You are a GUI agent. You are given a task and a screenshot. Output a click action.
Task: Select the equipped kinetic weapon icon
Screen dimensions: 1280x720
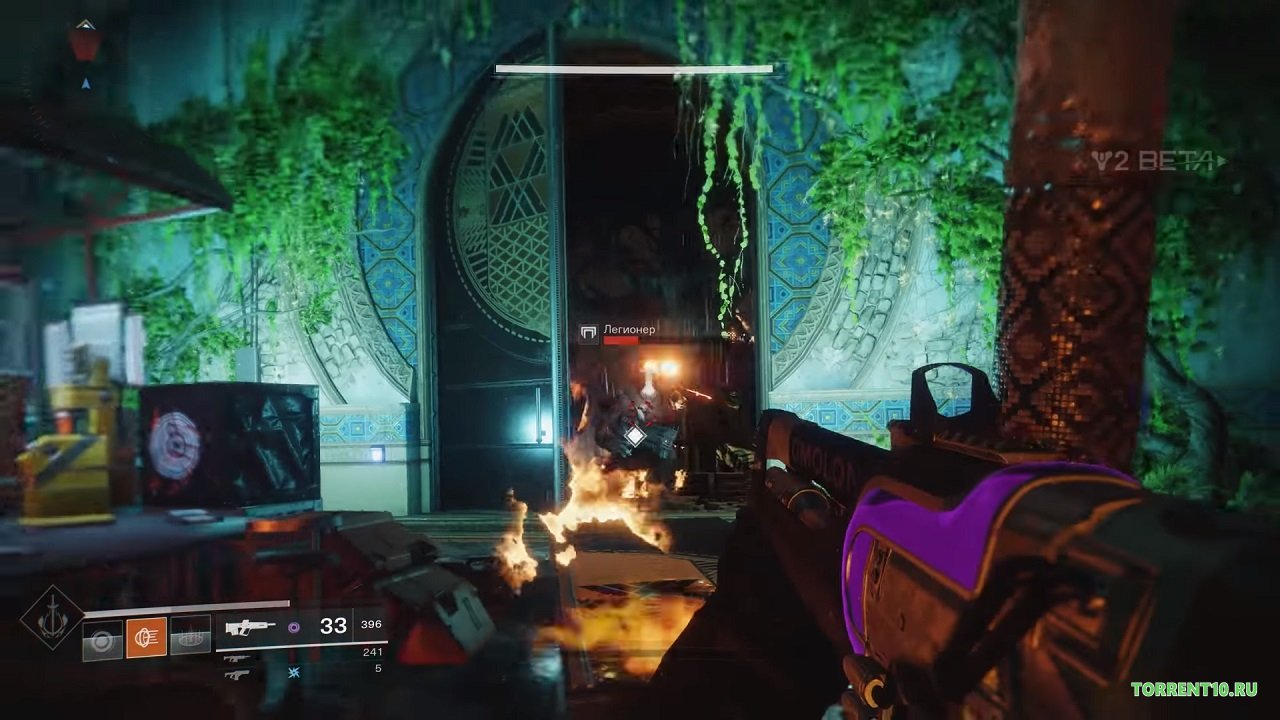(251, 627)
